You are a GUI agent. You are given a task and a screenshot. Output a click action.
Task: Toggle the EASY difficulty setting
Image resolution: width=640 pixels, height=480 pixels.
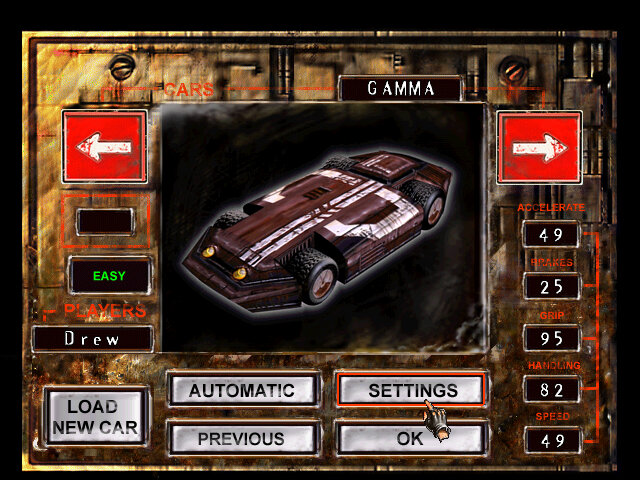(x=110, y=275)
